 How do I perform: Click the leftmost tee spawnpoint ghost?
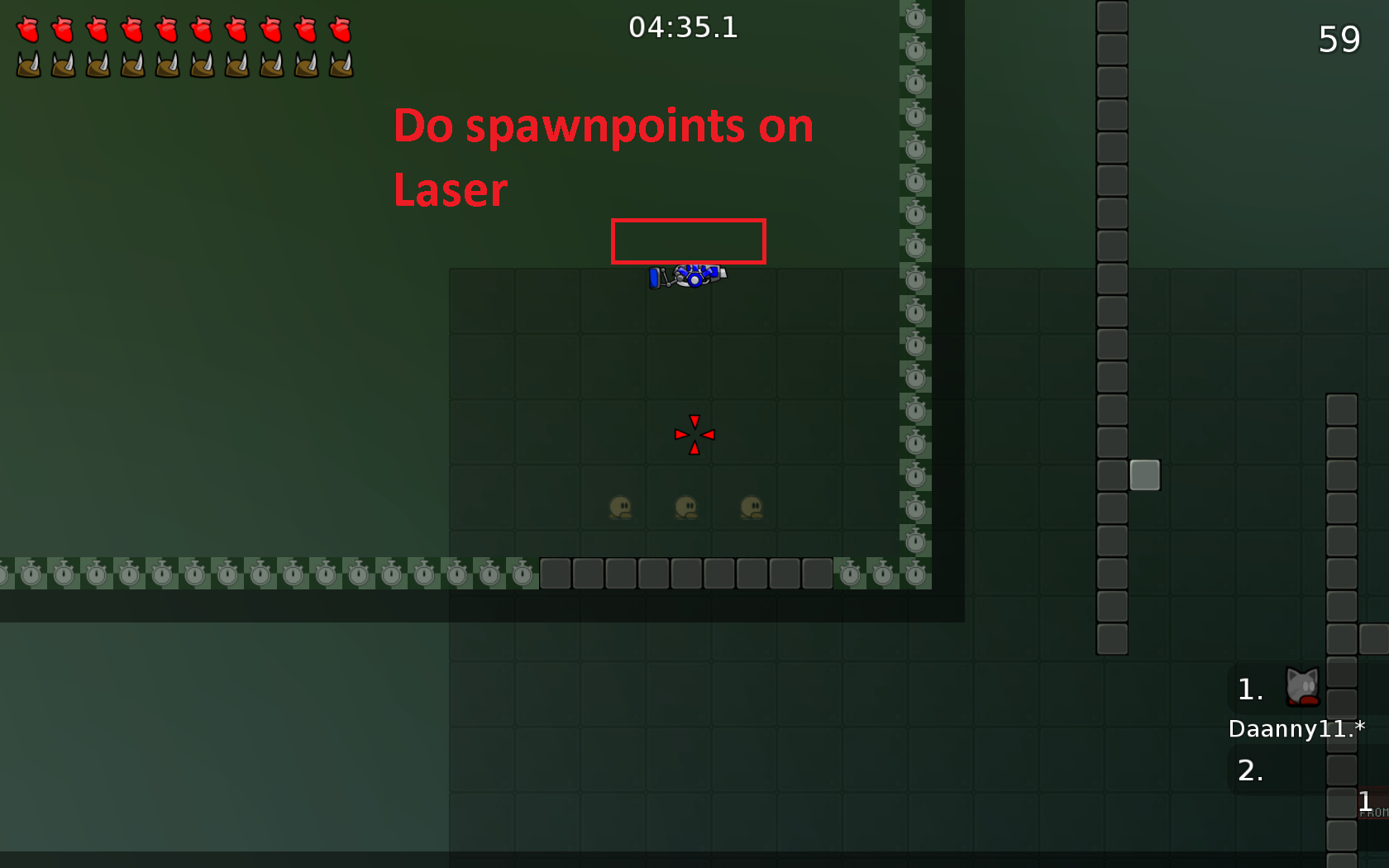[620, 508]
